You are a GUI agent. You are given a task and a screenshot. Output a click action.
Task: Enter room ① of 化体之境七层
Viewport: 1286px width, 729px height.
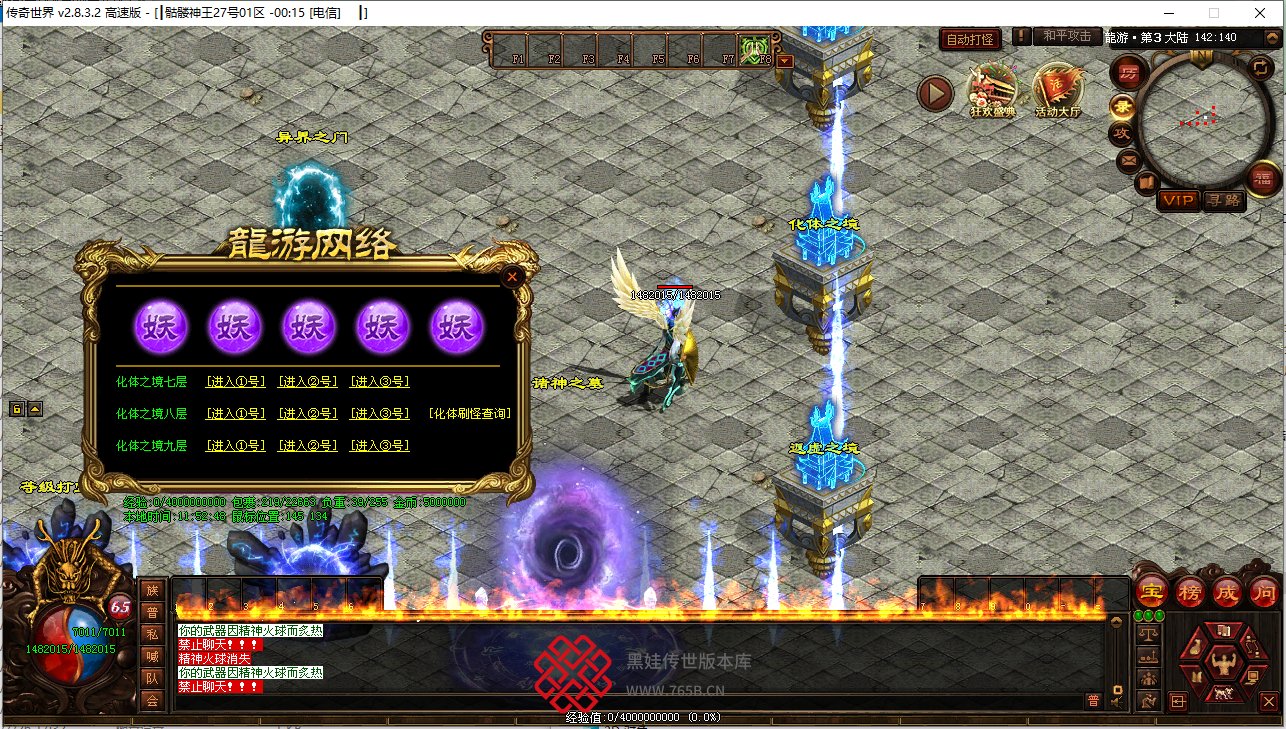point(236,381)
